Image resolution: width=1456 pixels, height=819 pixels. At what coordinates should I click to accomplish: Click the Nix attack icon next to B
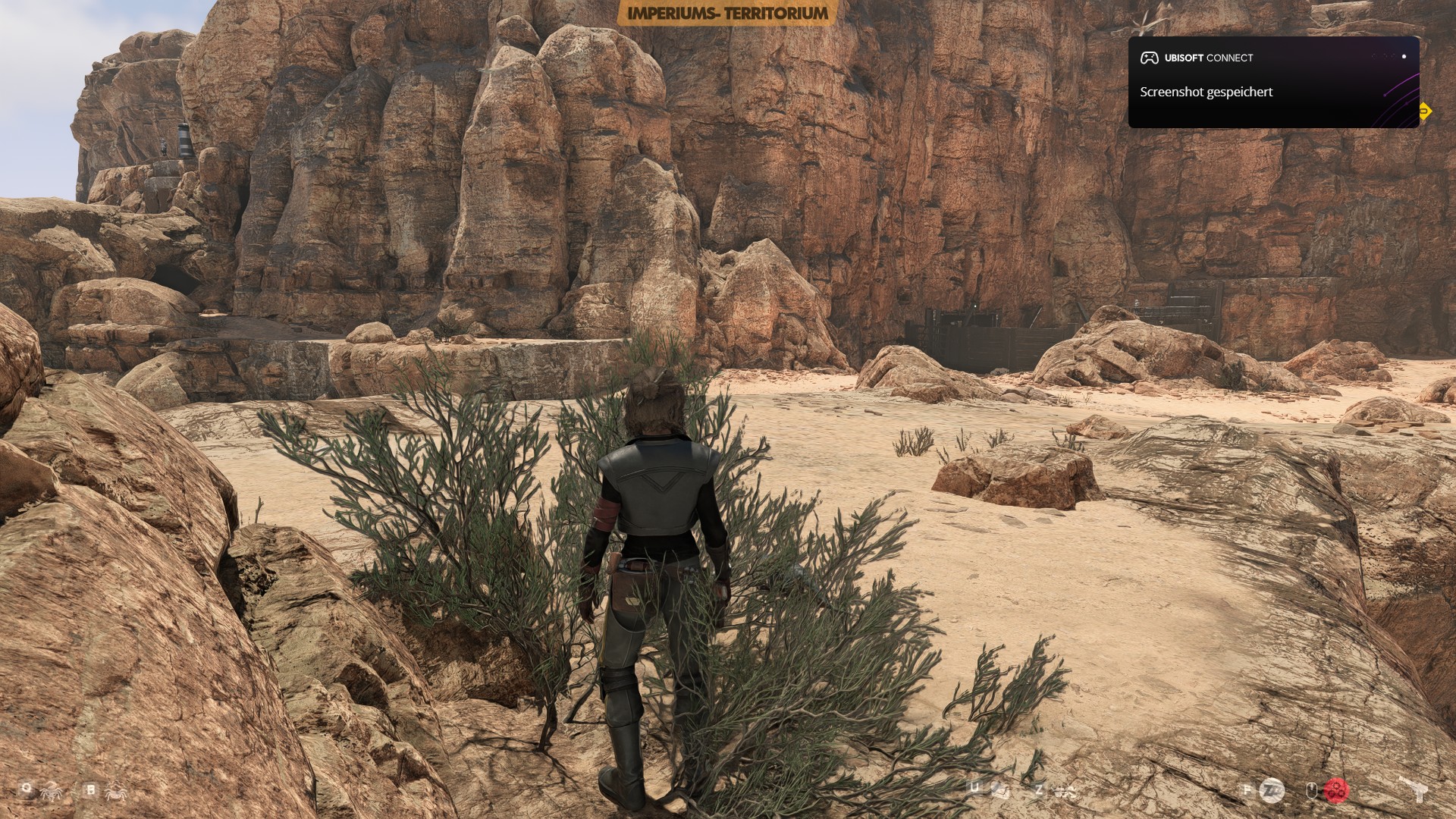[115, 792]
